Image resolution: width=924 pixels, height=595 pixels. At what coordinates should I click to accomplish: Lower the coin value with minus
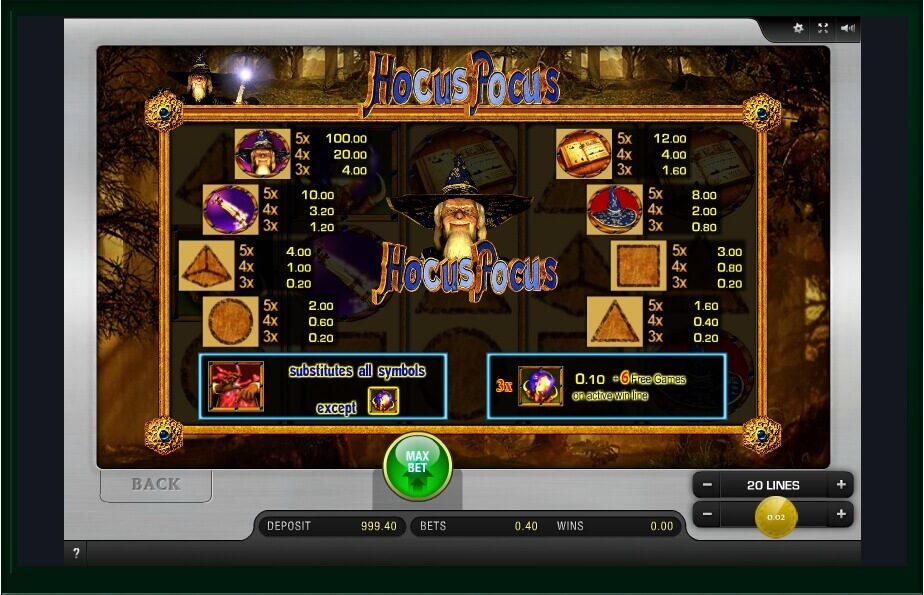click(x=707, y=515)
